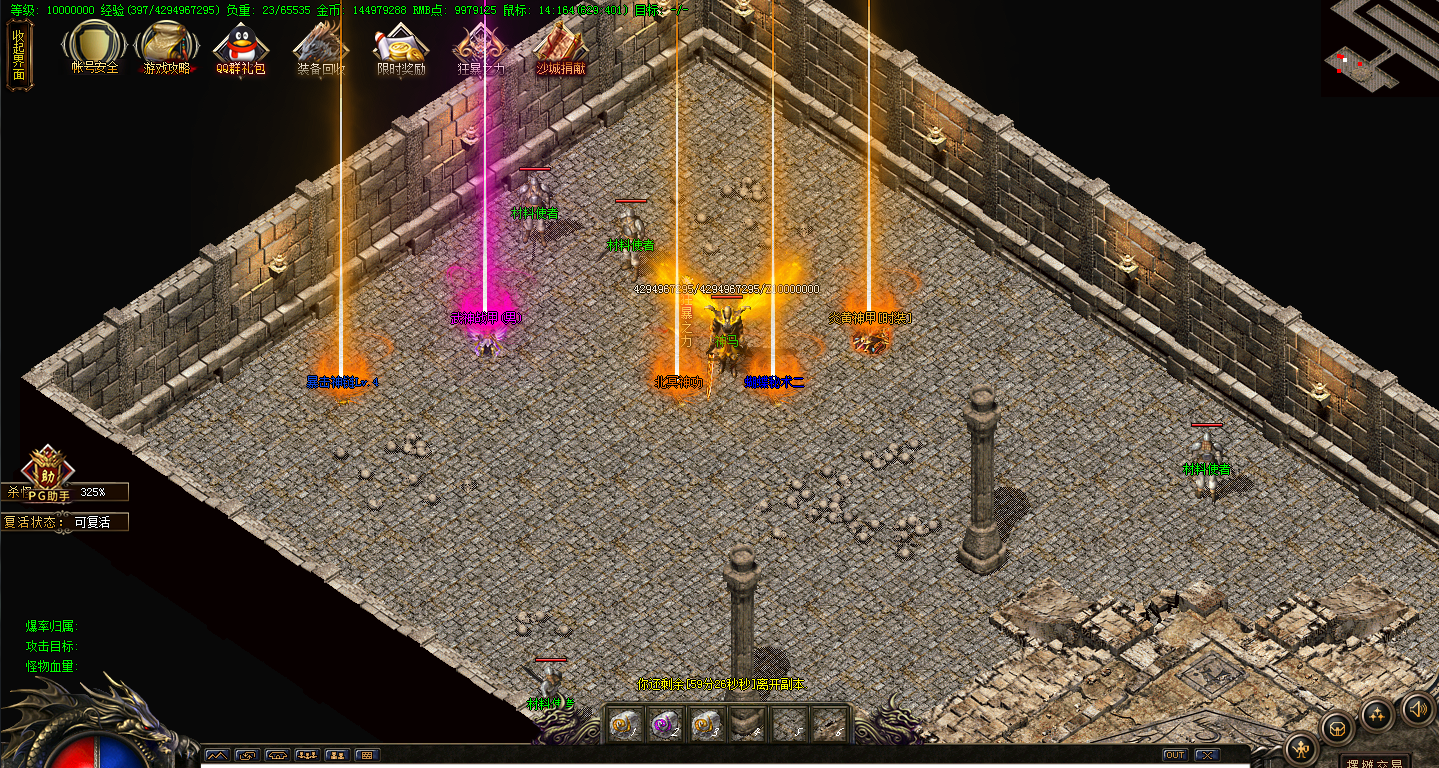Screen dimensions: 1439x768
Task: Toggle sound with the speaker icon
Action: [x=1417, y=709]
